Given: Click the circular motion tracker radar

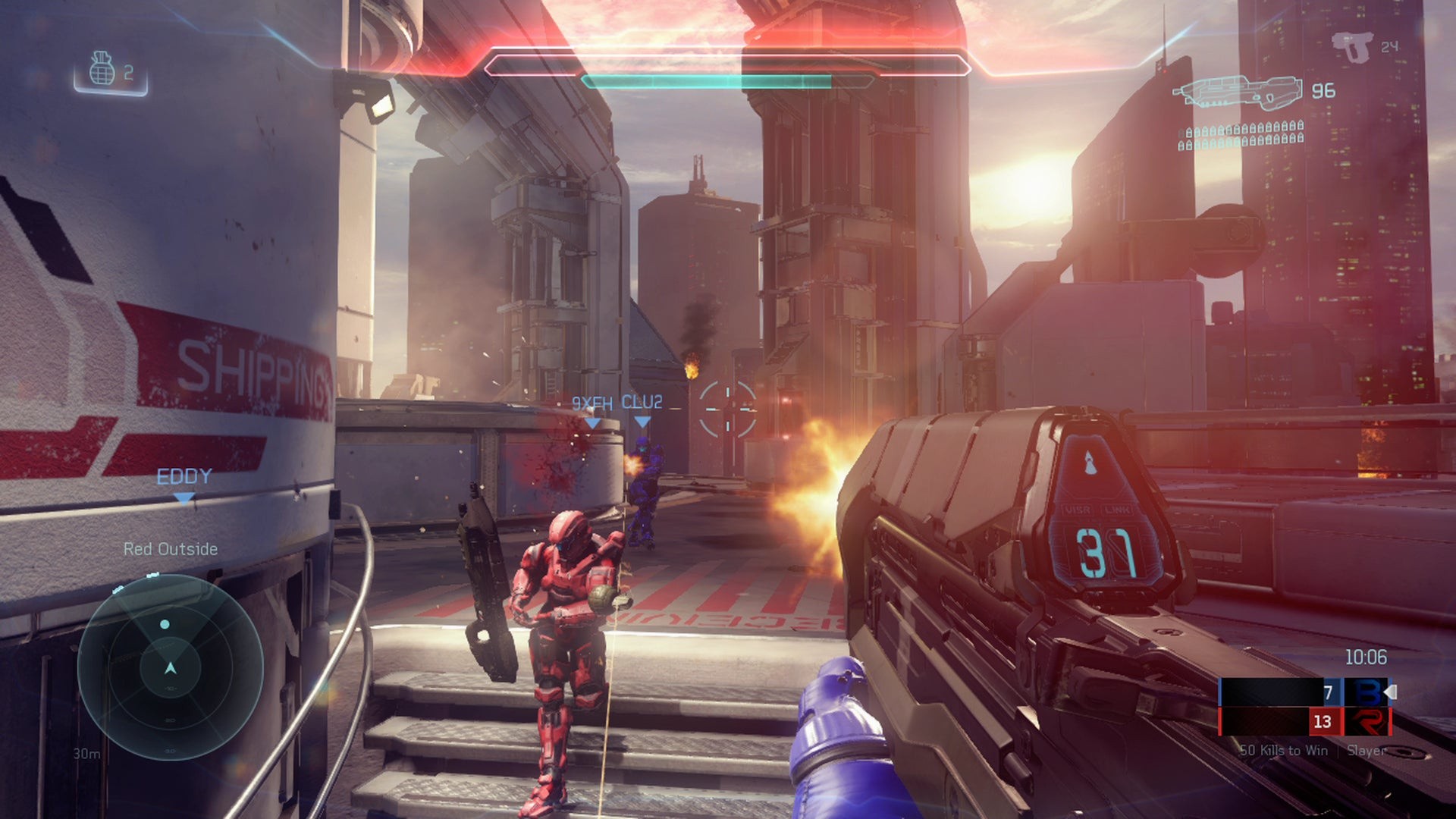Looking at the screenshot, I should [x=170, y=667].
